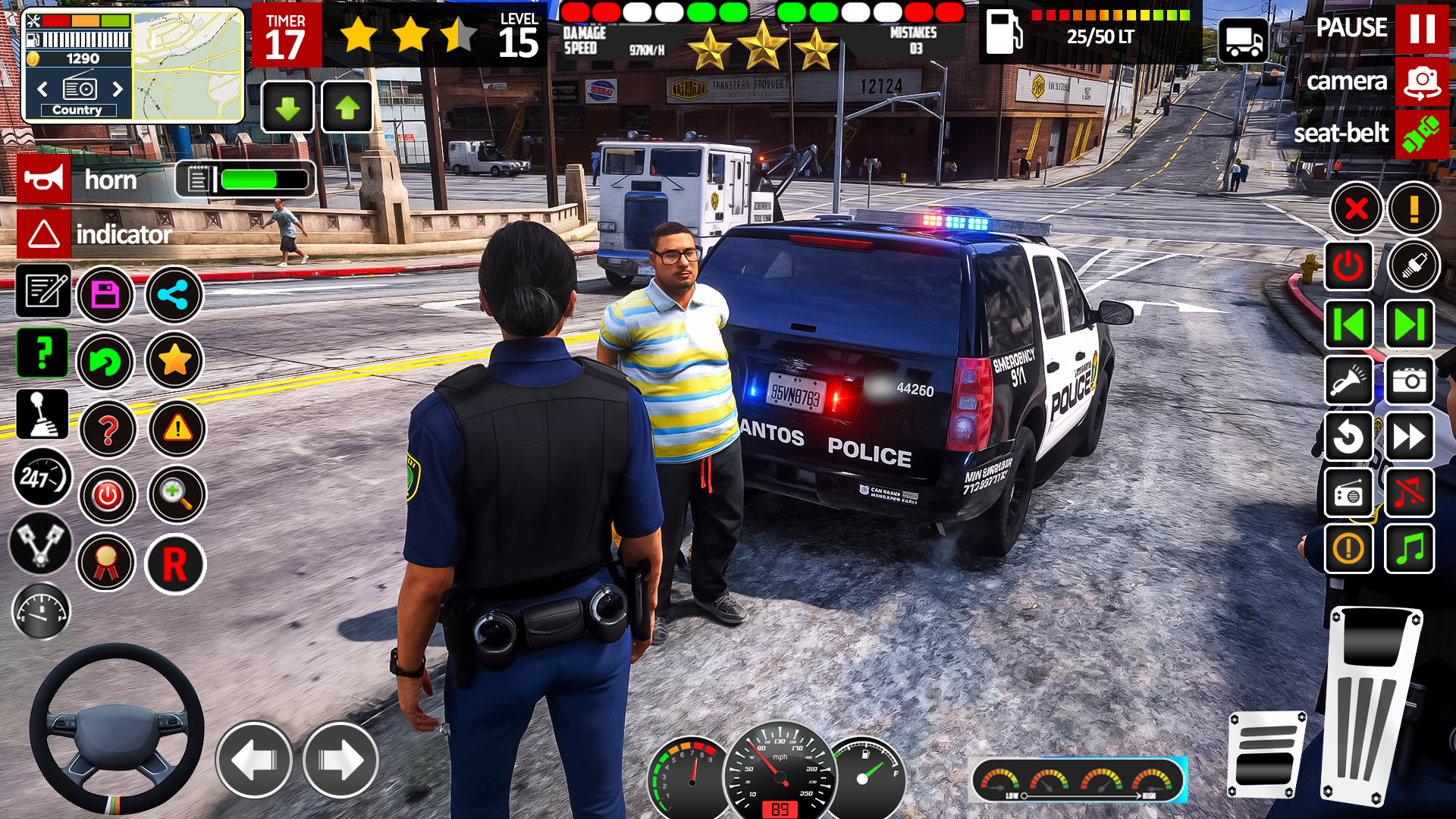Select the next radio station chevron

[x=115, y=89]
